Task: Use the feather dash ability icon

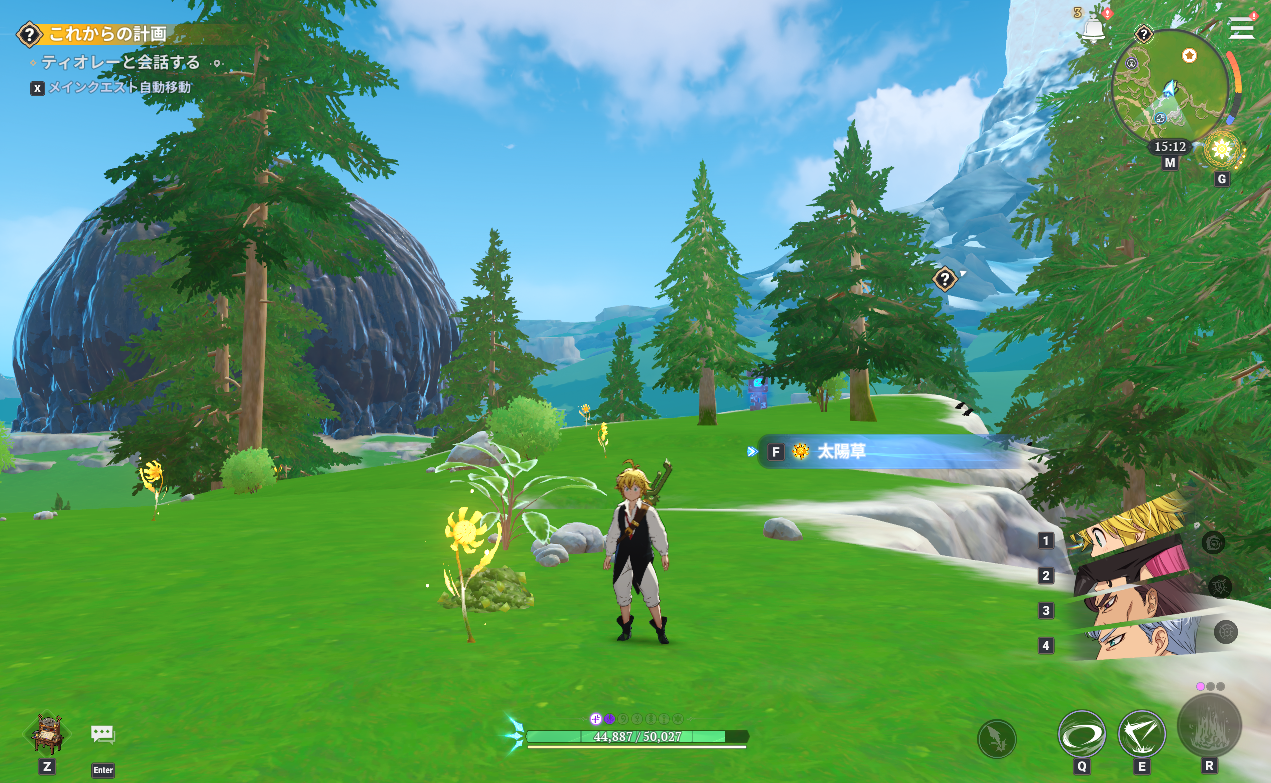Action: click(x=996, y=739)
